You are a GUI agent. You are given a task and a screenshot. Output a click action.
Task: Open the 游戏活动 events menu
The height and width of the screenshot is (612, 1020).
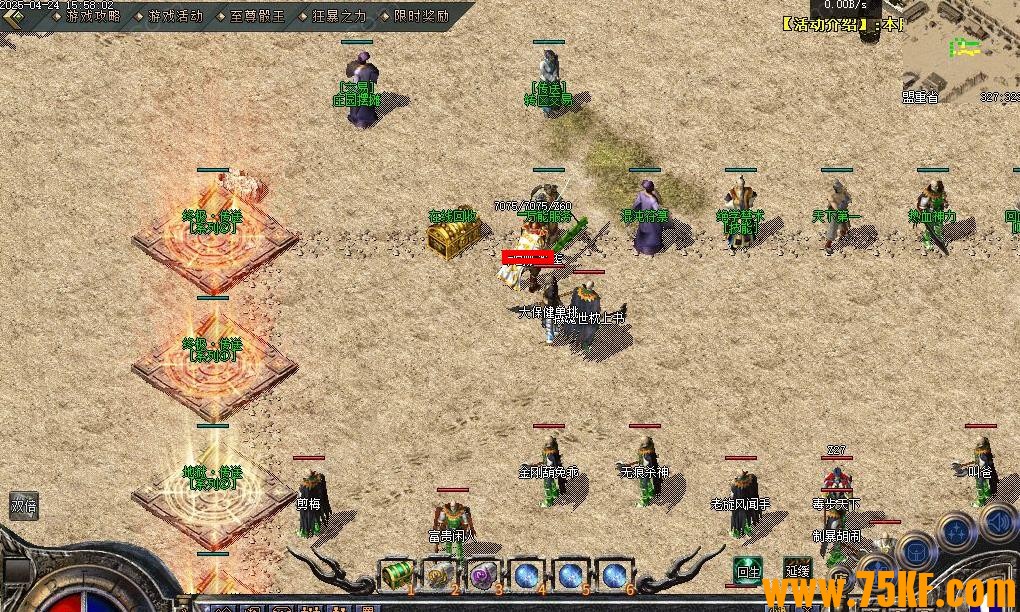coord(175,16)
